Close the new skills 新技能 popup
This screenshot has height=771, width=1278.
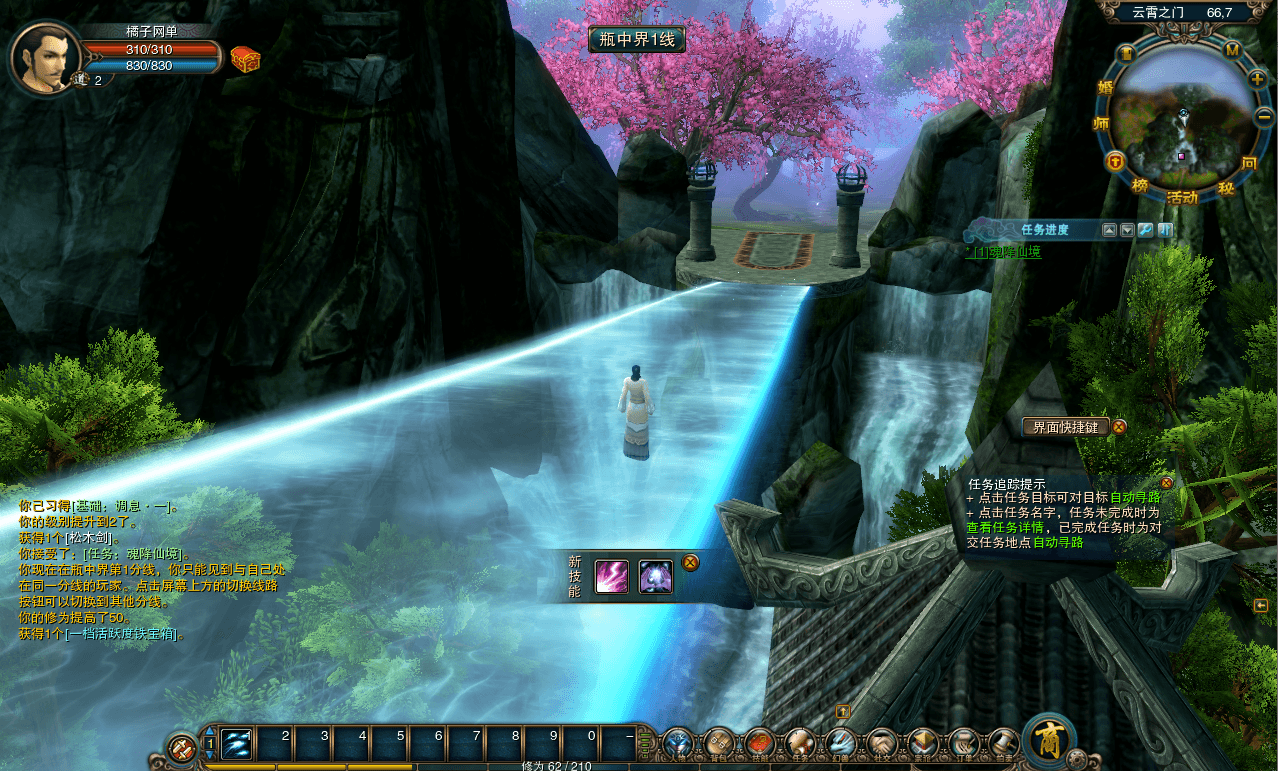click(x=689, y=562)
